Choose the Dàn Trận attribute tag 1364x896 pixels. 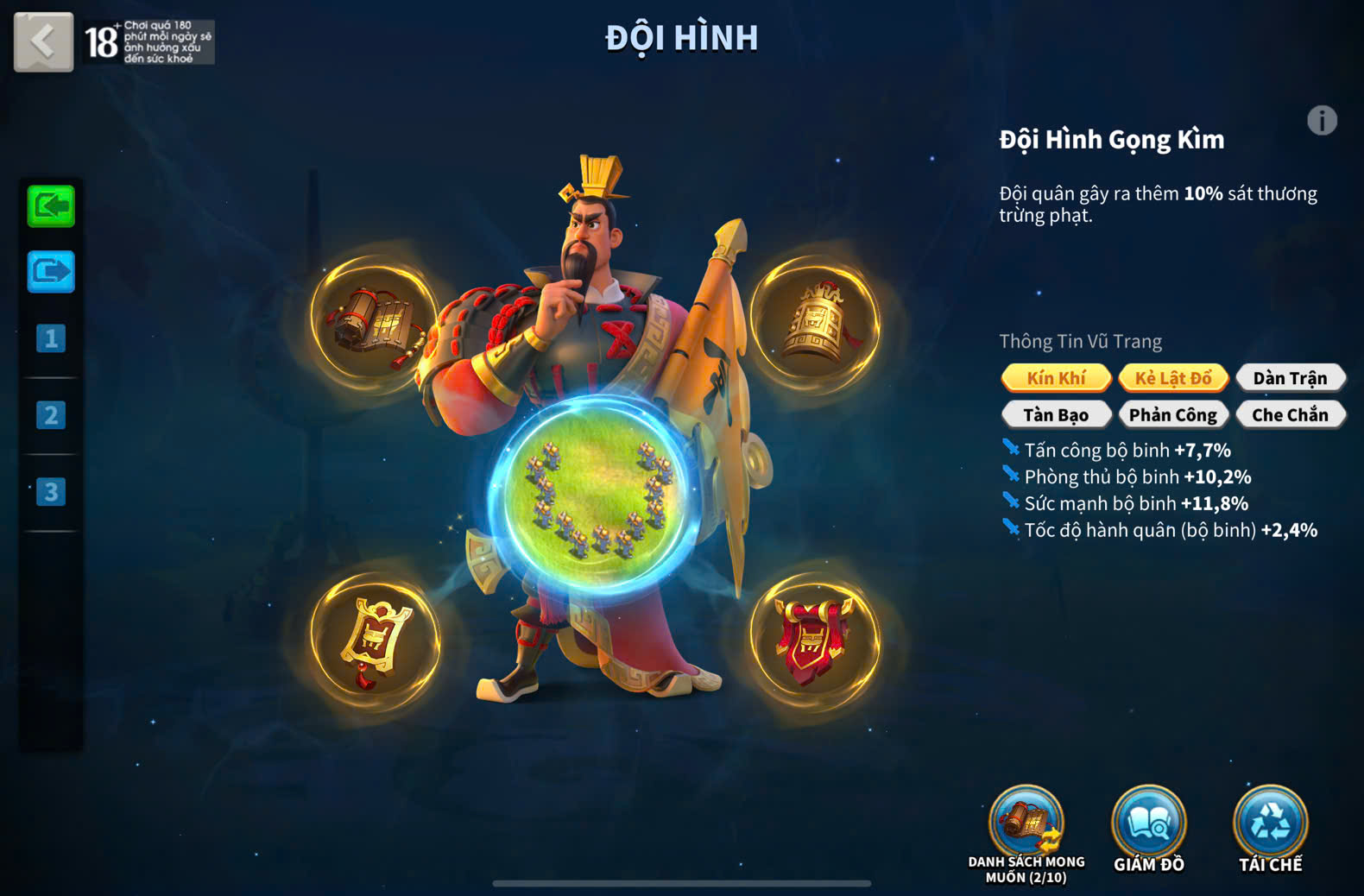pyautogui.click(x=1290, y=378)
